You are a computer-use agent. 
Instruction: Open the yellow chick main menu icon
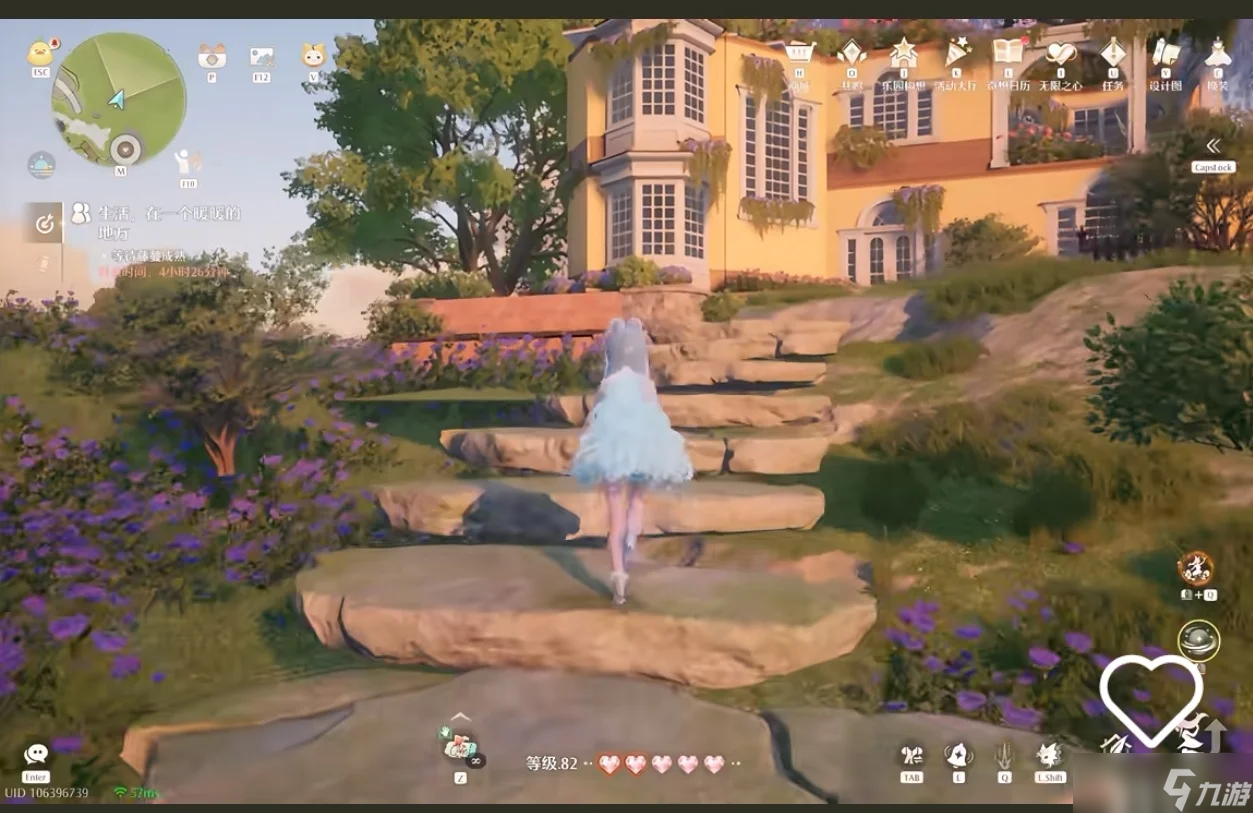pos(39,52)
